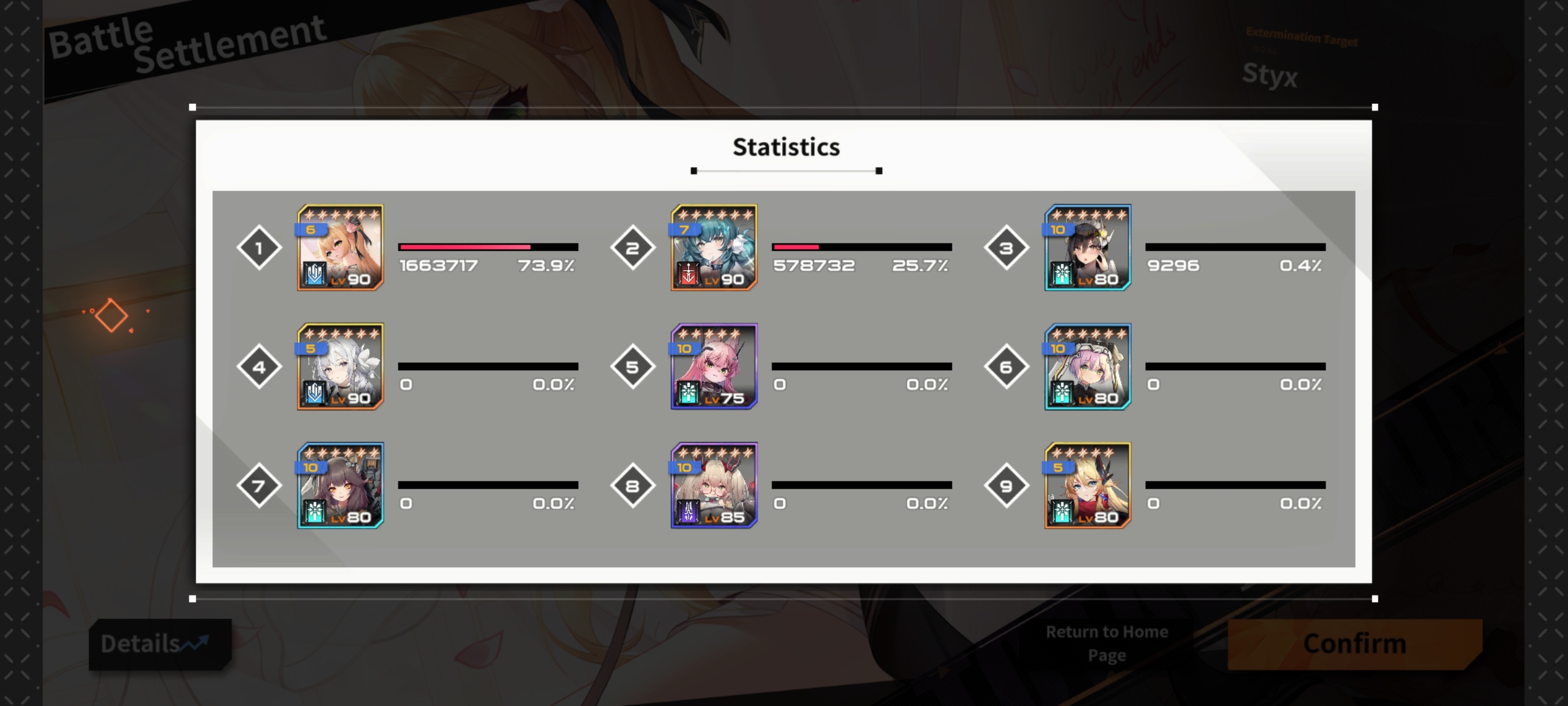Choose the black-haired level 80 portrait ranked third
This screenshot has width=1568, height=706.
tap(1088, 248)
